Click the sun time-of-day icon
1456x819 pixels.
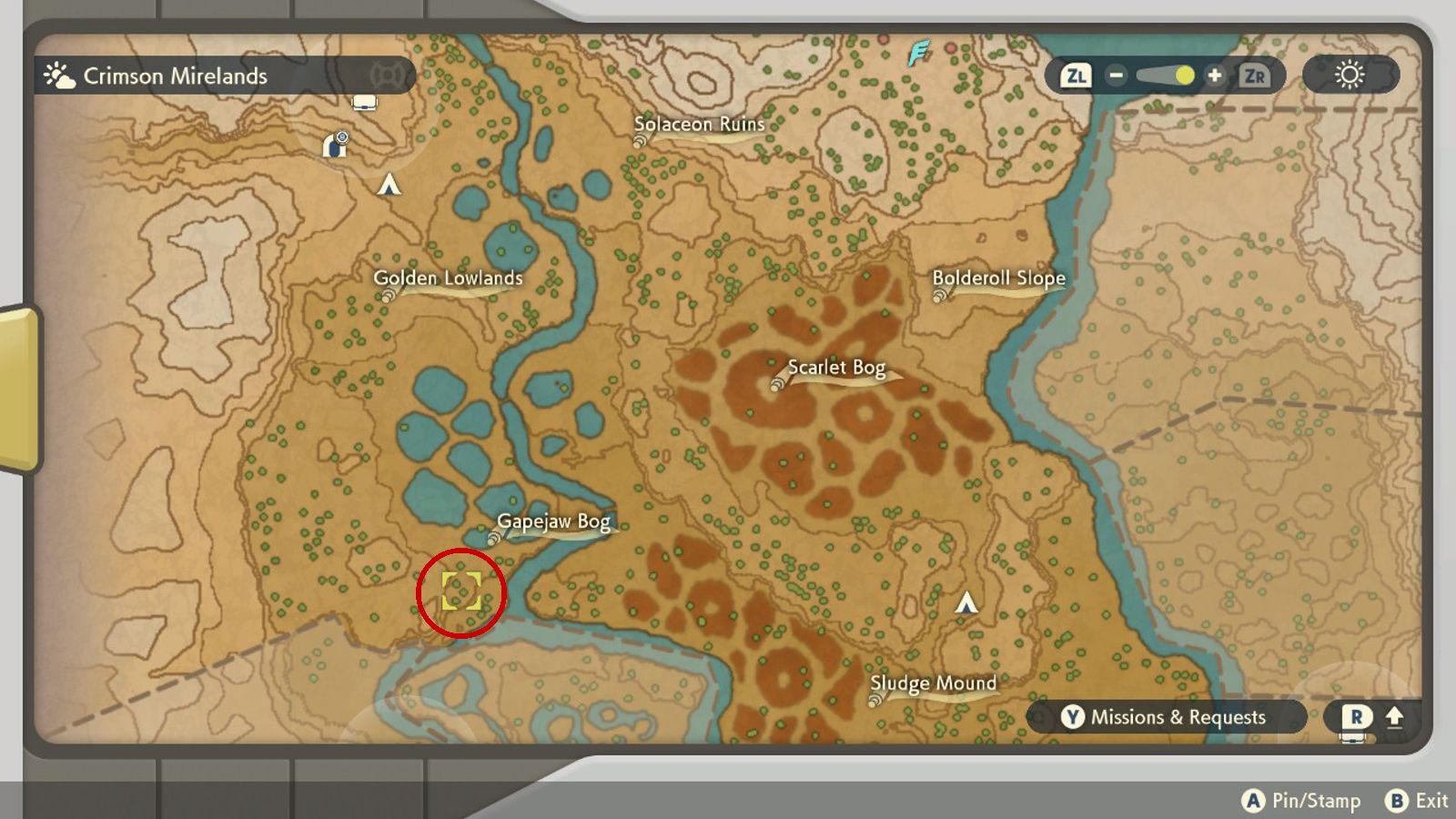[x=1350, y=76]
